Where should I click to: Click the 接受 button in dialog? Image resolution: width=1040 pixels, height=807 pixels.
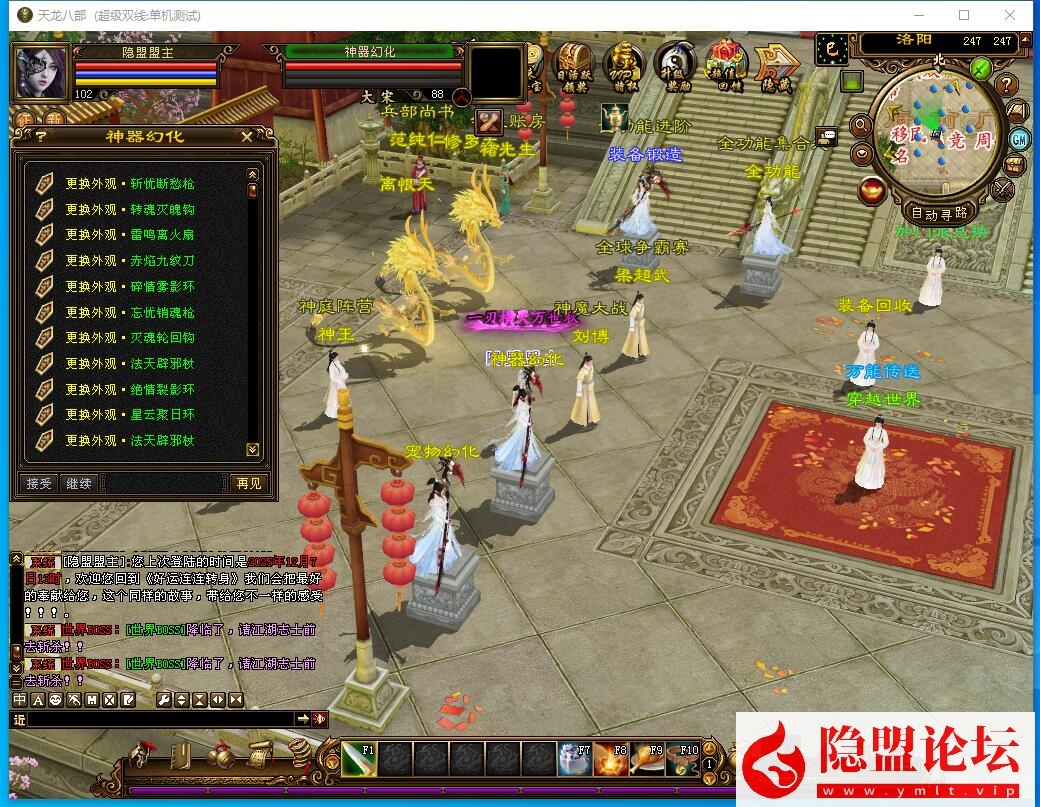[x=39, y=483]
